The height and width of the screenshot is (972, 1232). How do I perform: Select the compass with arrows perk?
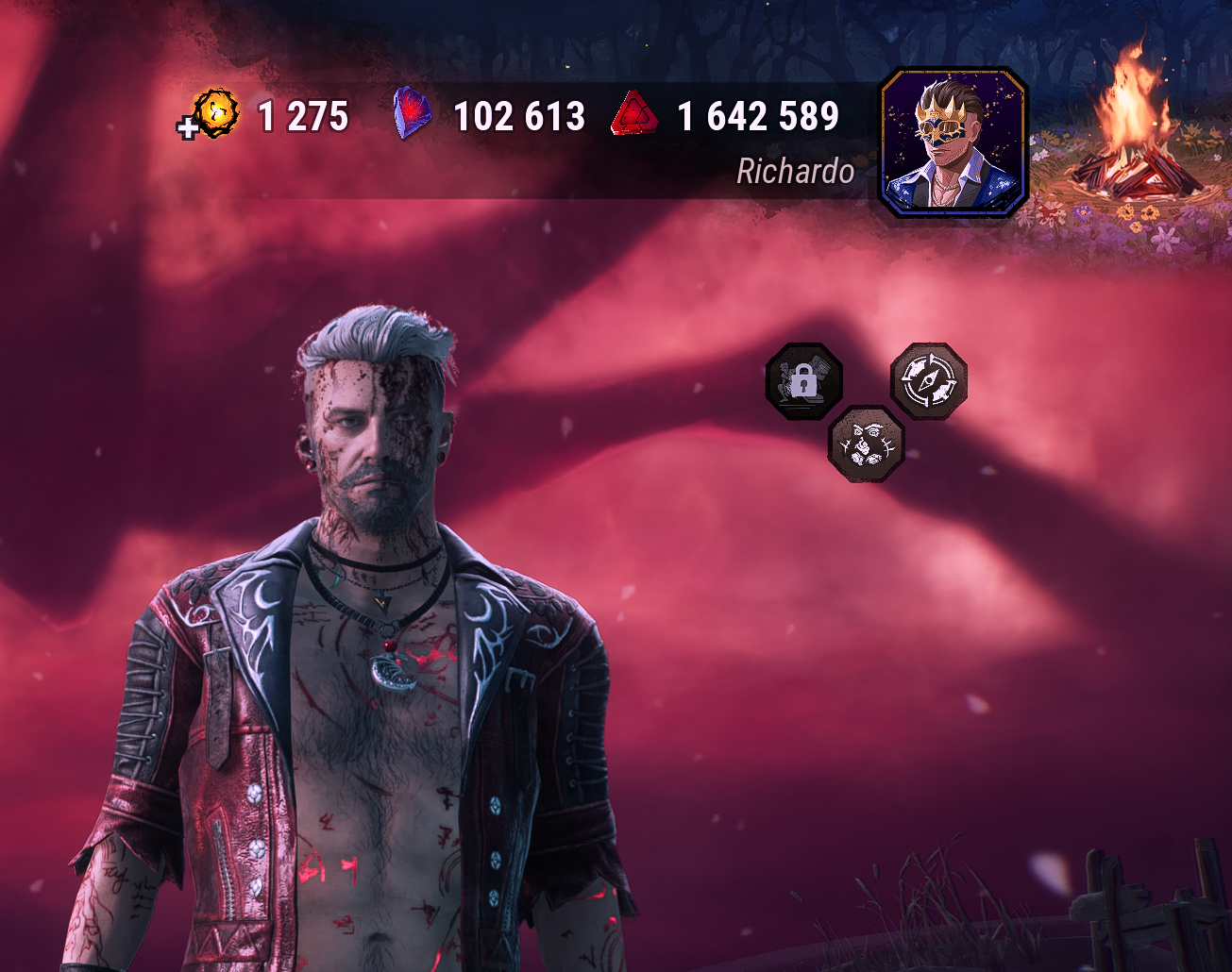point(929,380)
